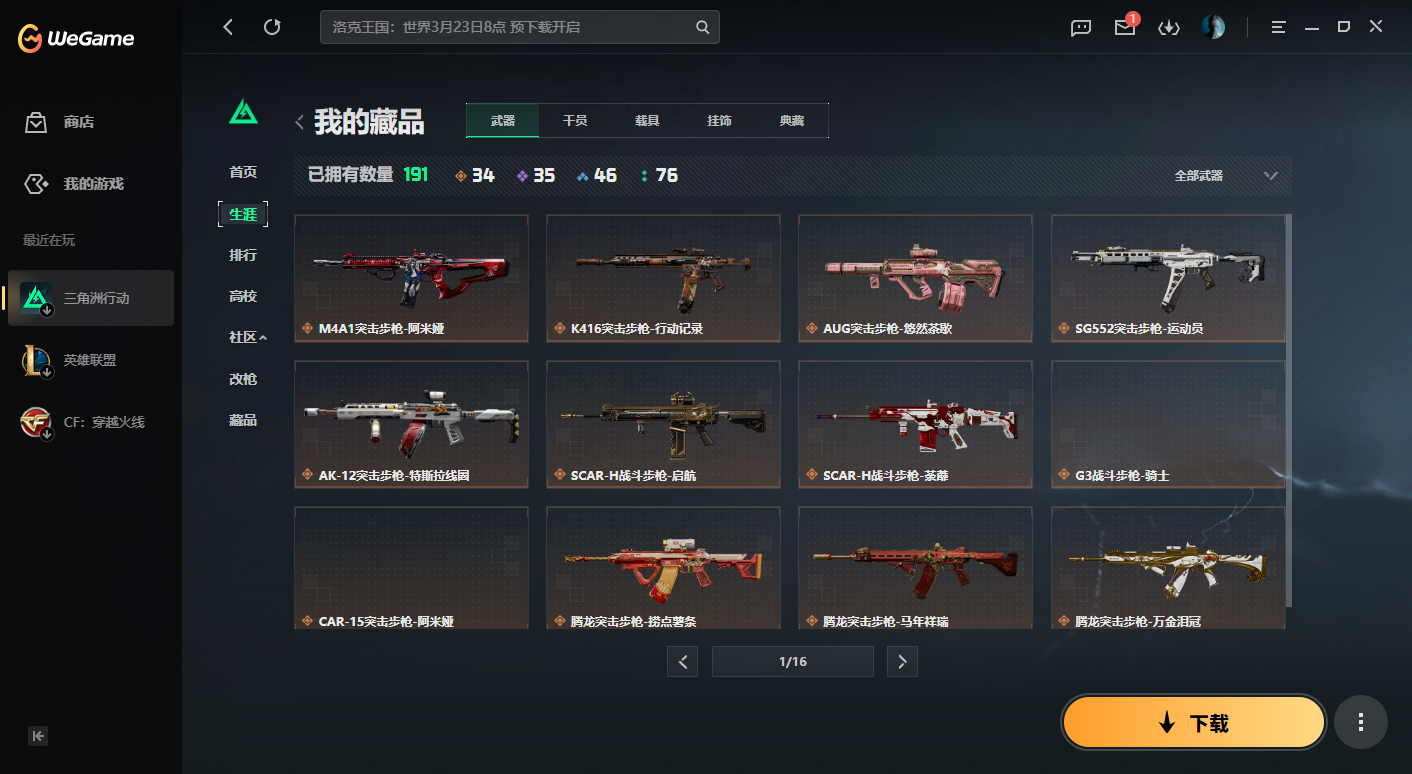Switch to the 干员 tab

[x=574, y=120]
